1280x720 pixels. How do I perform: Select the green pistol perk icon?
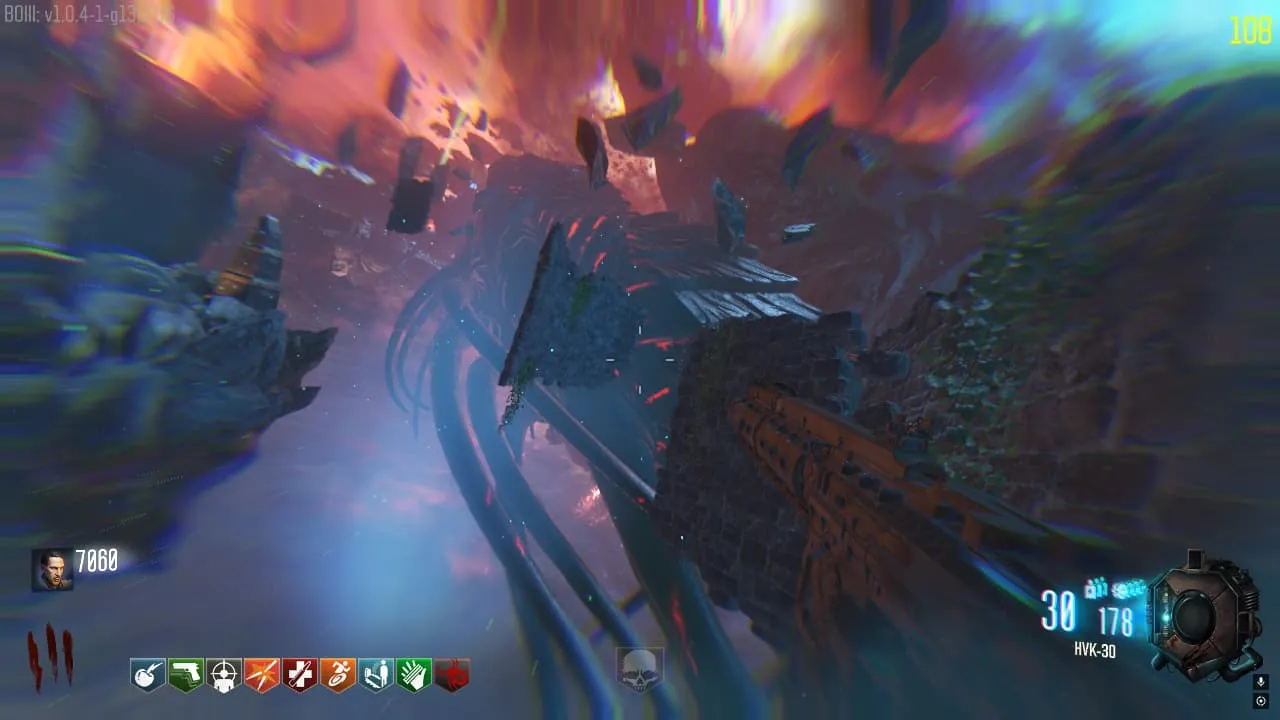point(186,674)
